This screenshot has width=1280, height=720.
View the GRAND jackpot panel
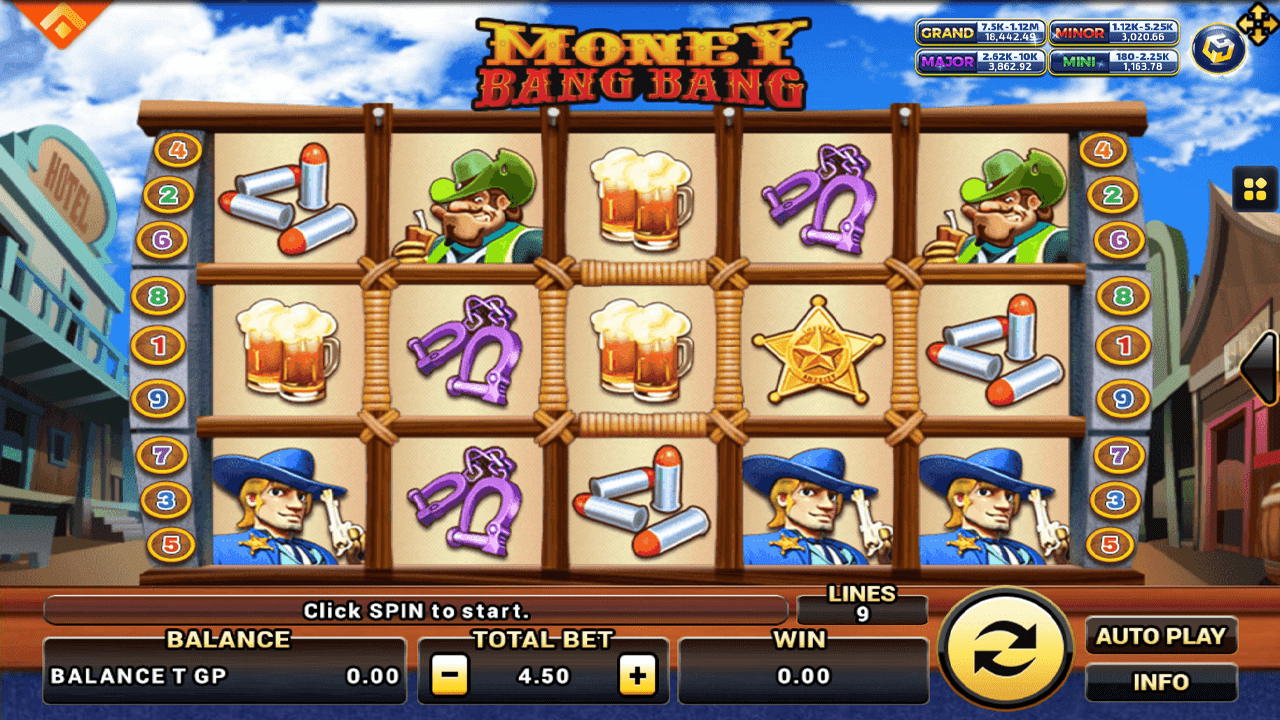click(x=980, y=33)
